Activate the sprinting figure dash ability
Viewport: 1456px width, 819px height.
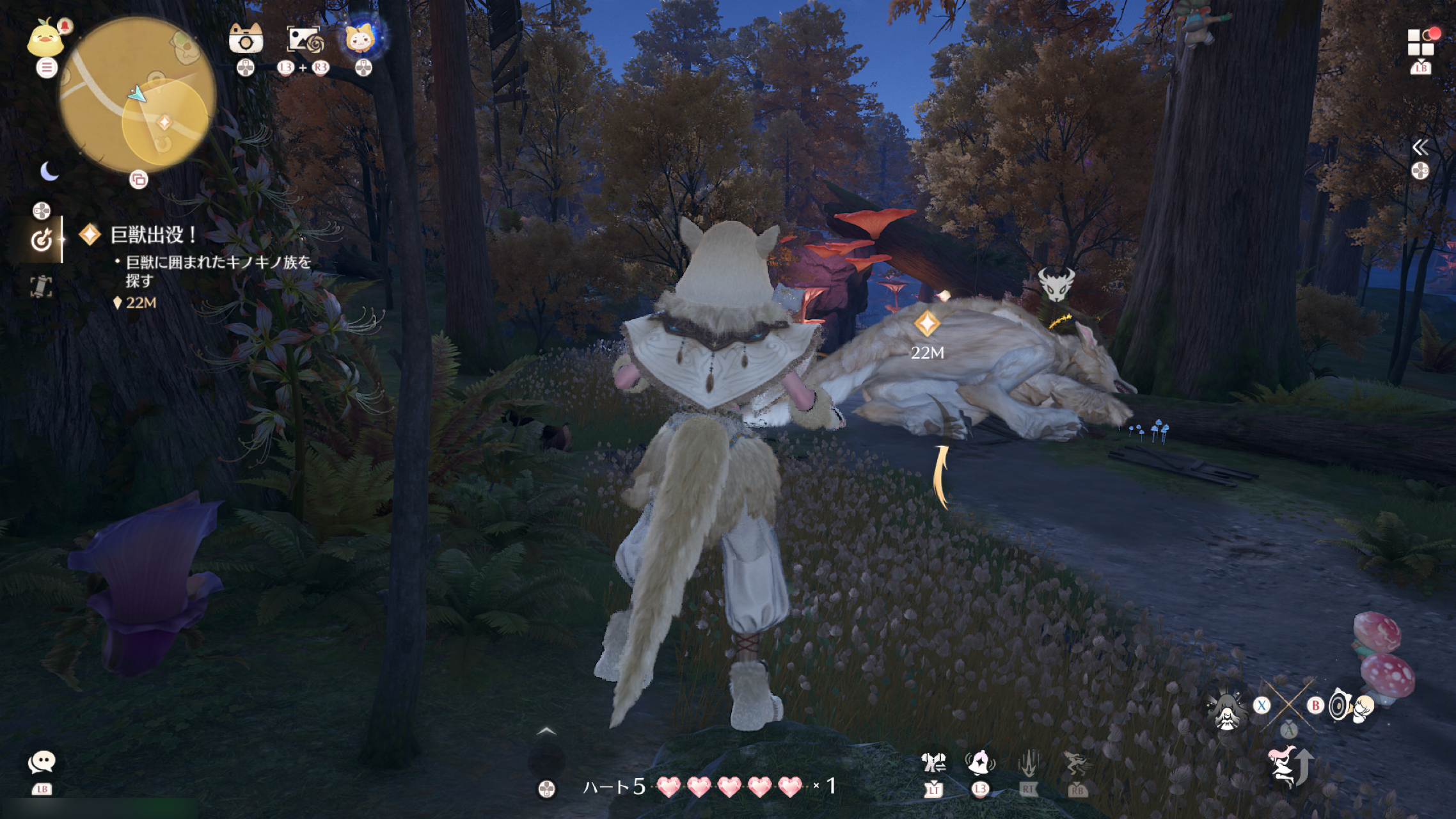point(1076,763)
